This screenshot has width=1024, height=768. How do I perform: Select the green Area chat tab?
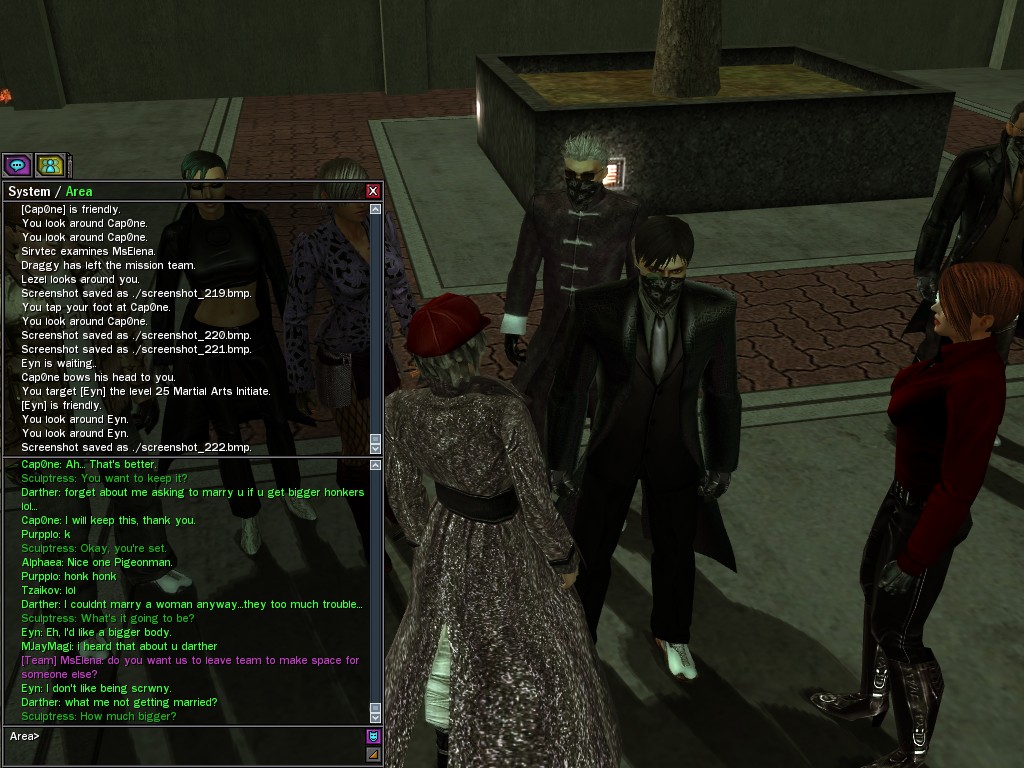point(79,191)
